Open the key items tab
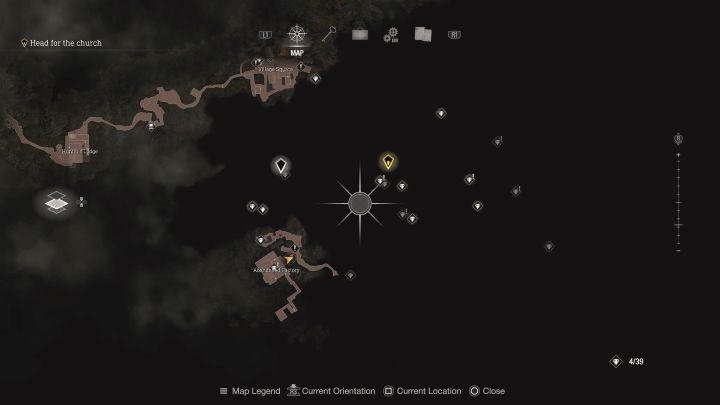720x405 pixels. (x=327, y=34)
